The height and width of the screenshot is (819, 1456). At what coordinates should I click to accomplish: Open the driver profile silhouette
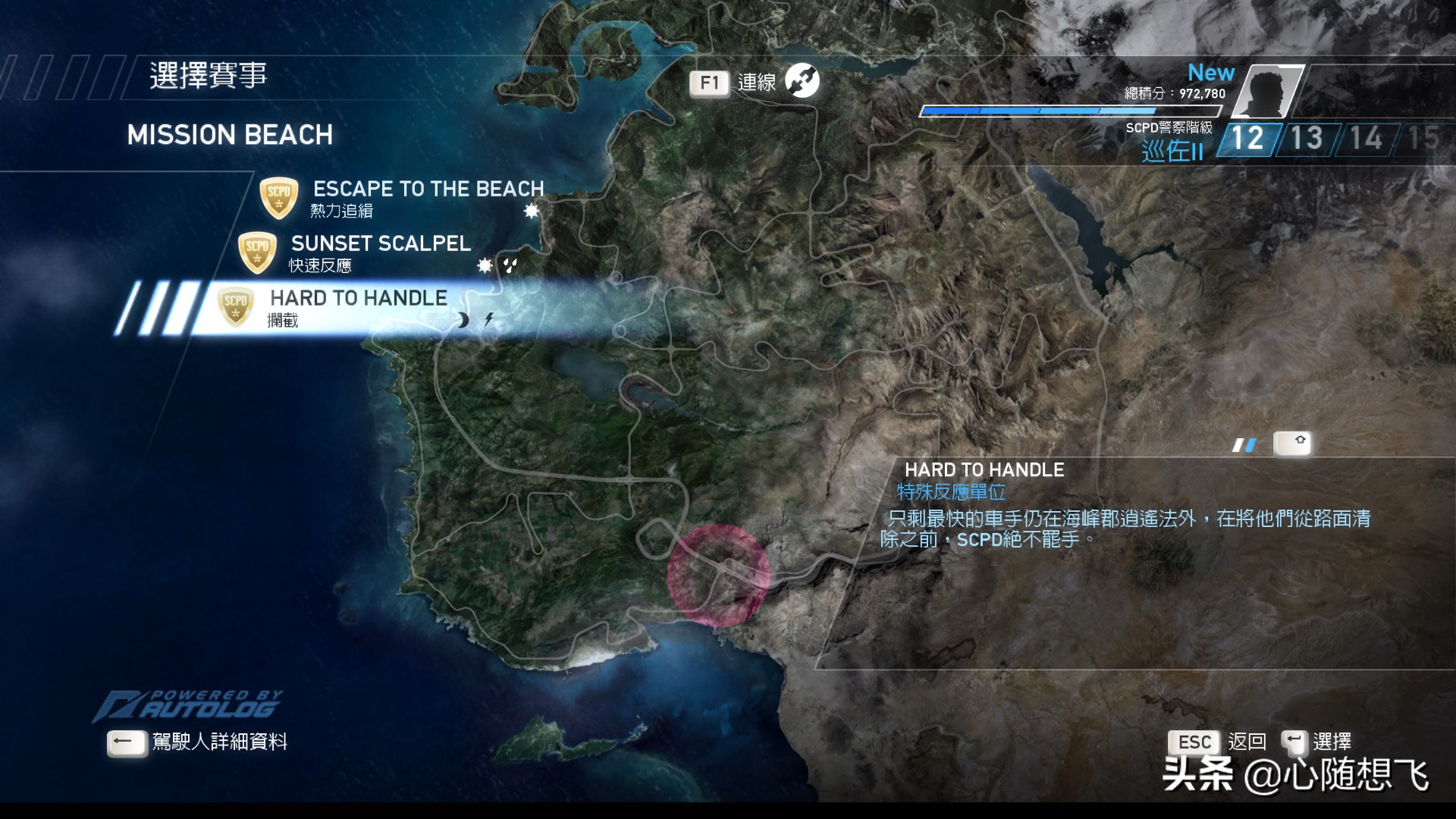coord(1274,91)
